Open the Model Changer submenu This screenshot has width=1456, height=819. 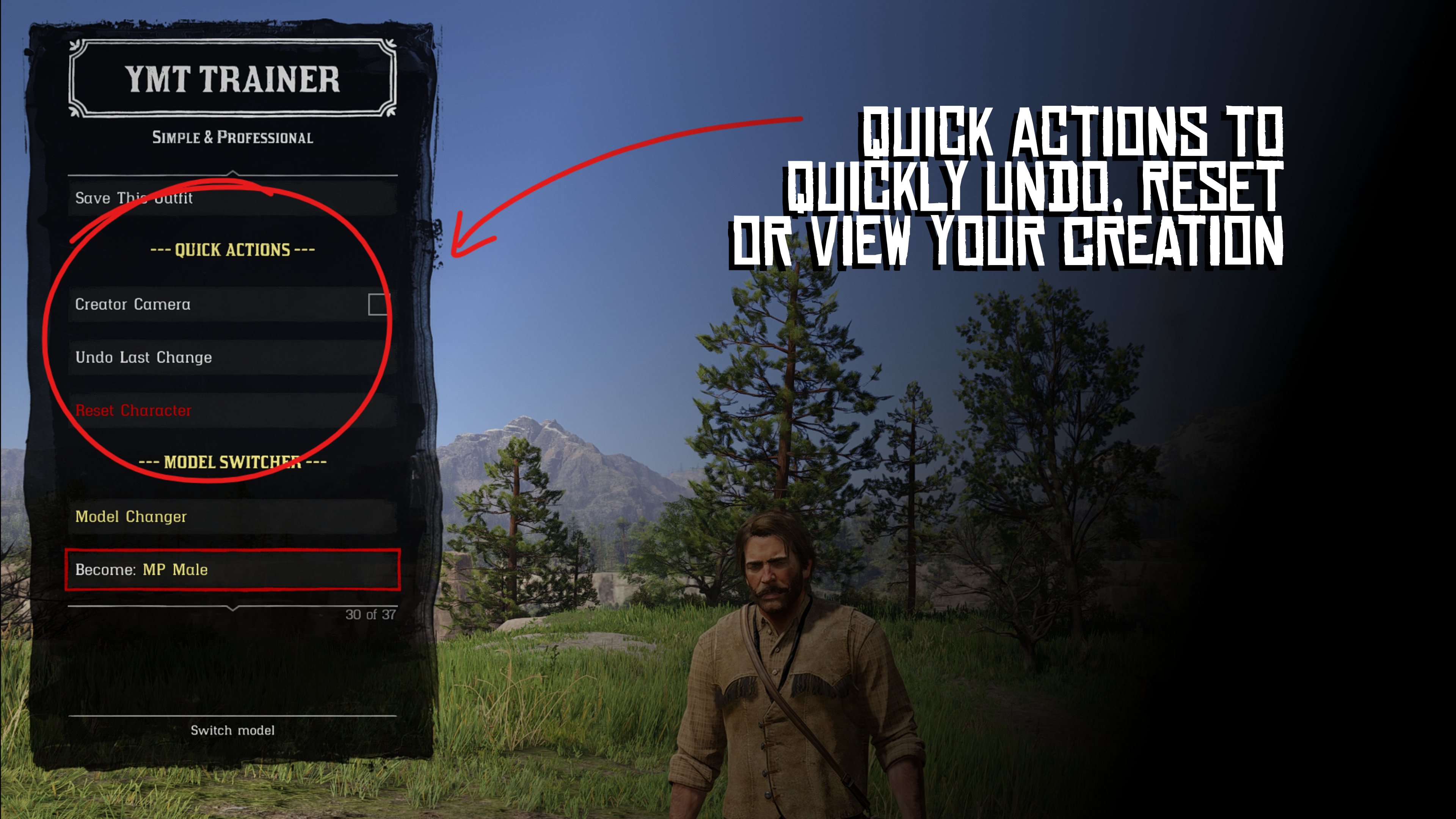[232, 516]
